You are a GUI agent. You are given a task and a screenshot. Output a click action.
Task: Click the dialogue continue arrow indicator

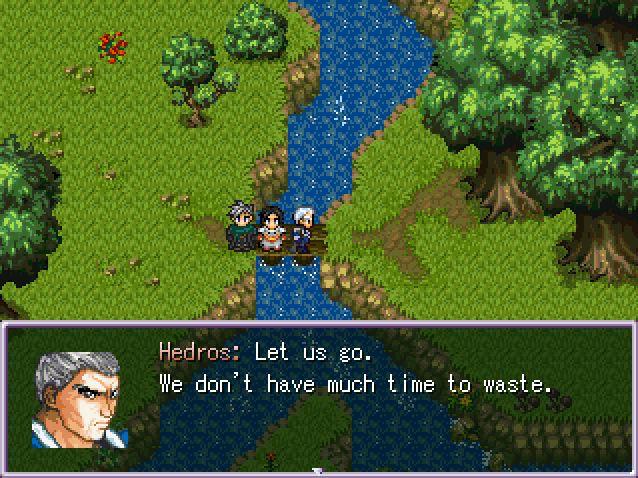point(318,471)
